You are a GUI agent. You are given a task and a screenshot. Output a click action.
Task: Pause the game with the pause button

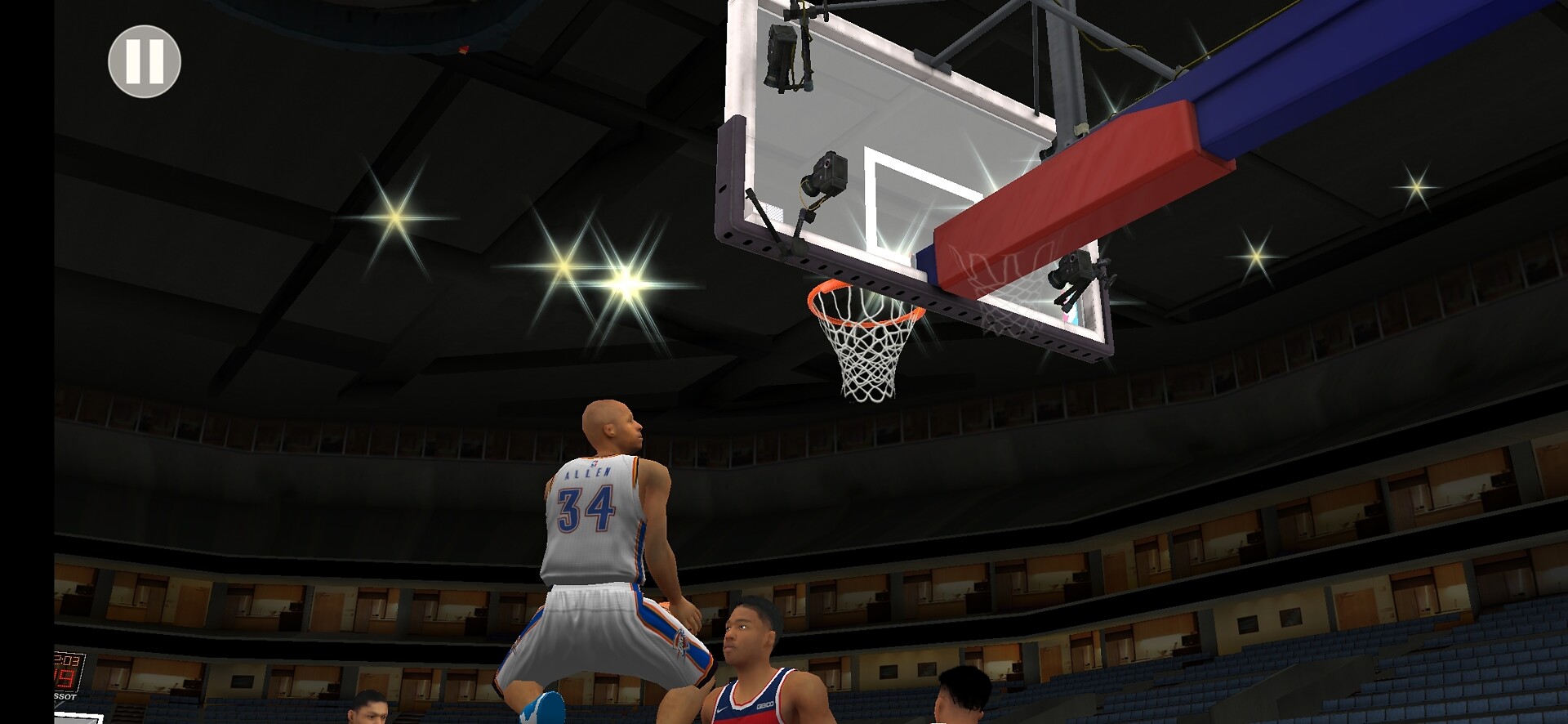(145, 62)
